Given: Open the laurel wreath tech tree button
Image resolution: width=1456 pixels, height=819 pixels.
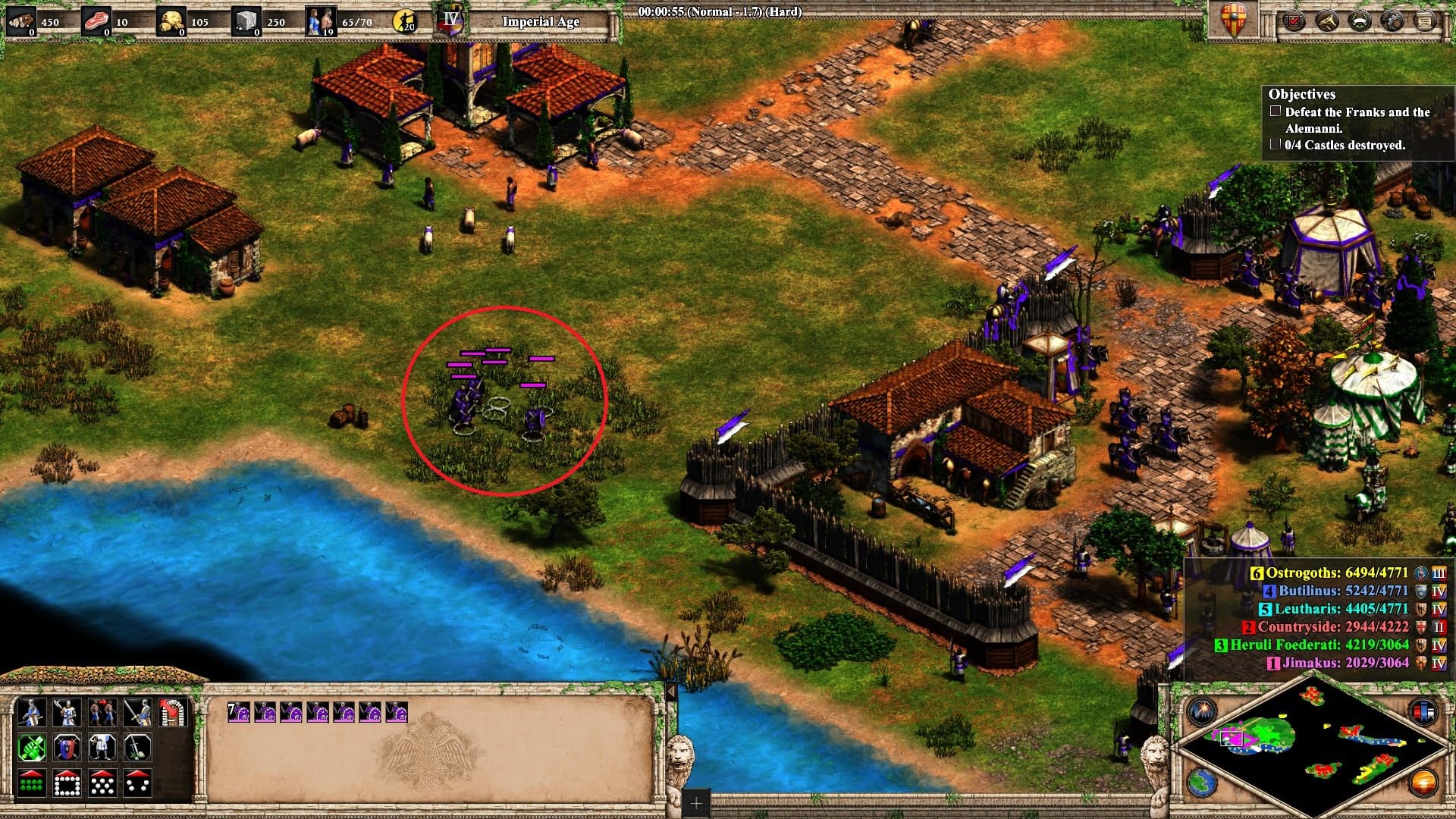Looking at the screenshot, I should tap(1361, 20).
